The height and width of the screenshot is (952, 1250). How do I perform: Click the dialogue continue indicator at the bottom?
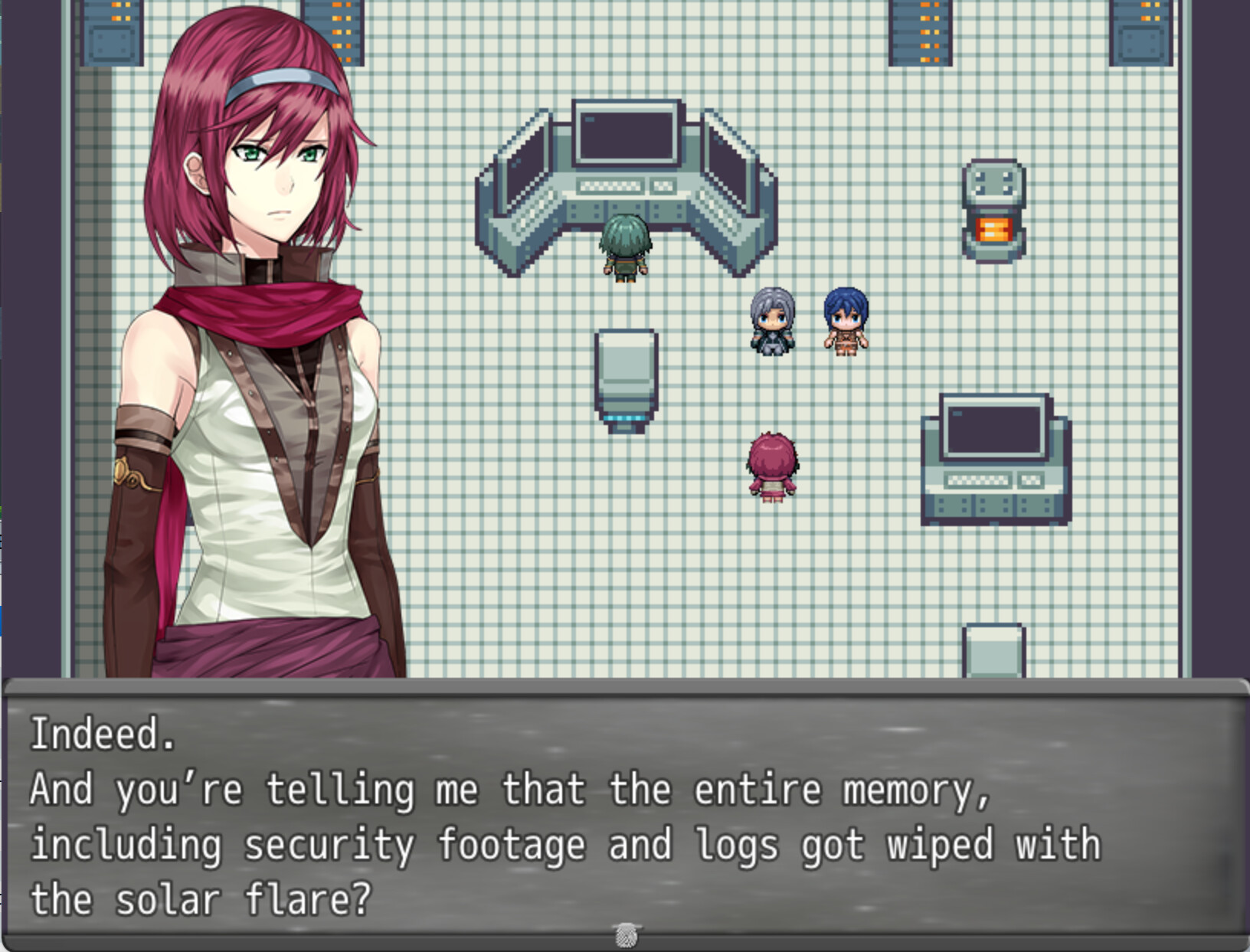point(627,935)
